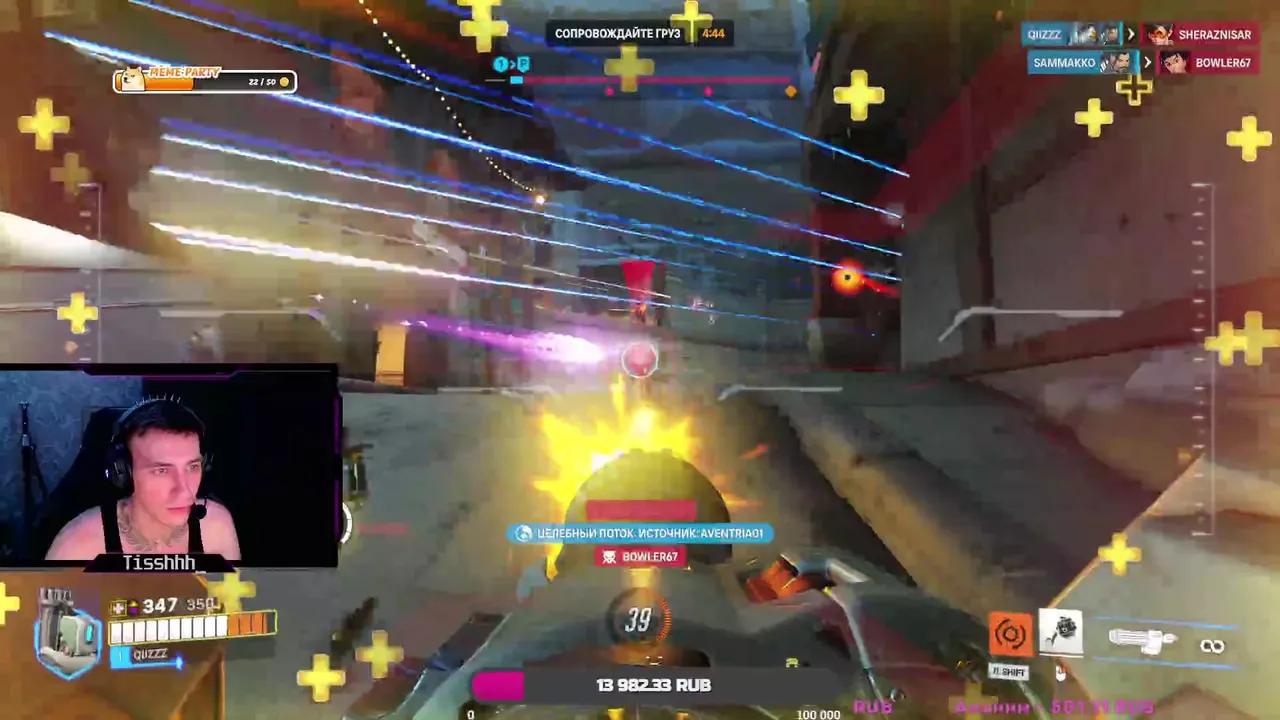Click the infinite ammo symbol

coord(1213,646)
